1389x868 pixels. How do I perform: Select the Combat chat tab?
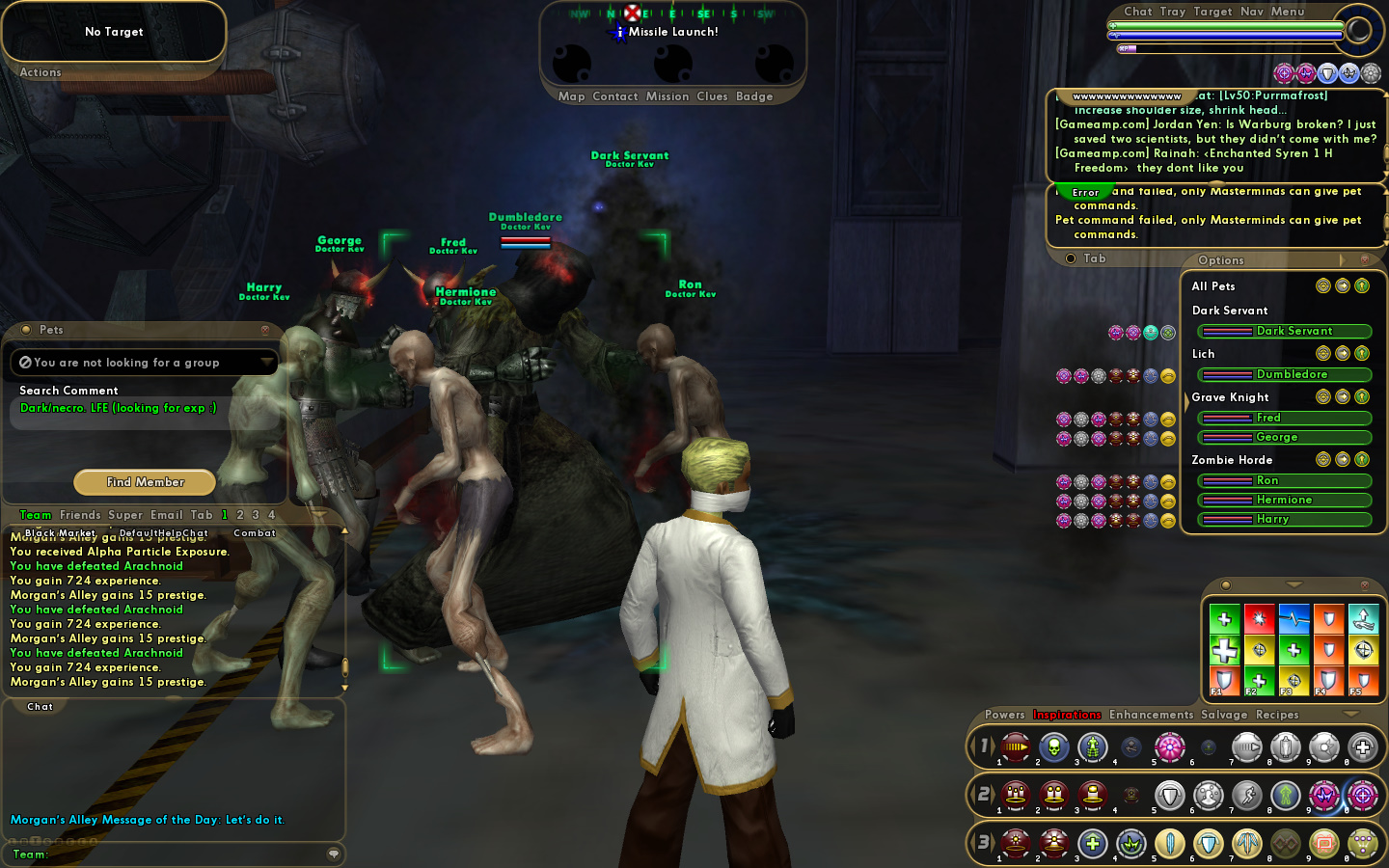(x=255, y=533)
